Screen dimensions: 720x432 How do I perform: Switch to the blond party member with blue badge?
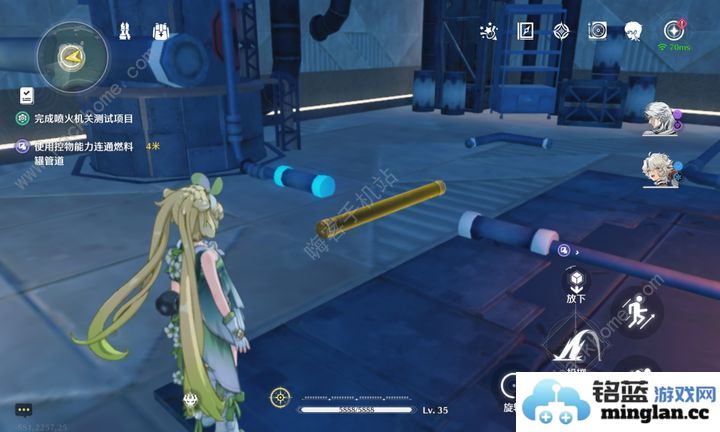[x=659, y=170]
